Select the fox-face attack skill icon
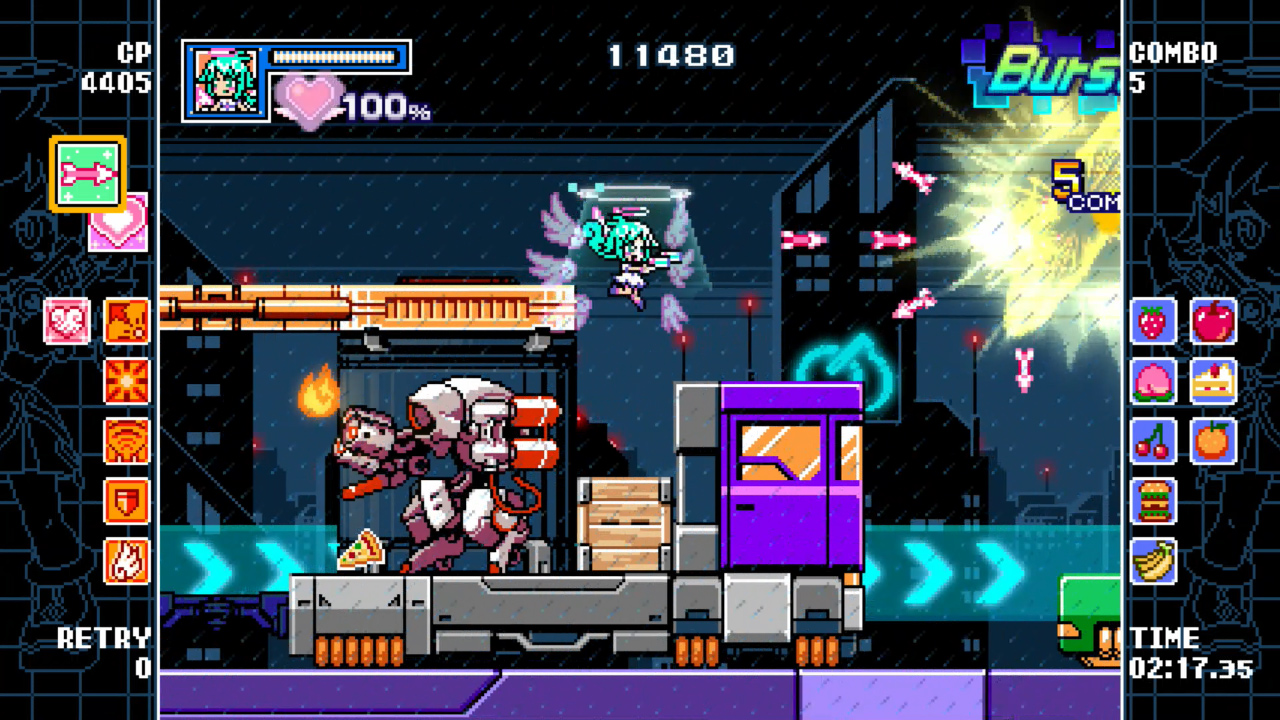 pyautogui.click(x=126, y=320)
